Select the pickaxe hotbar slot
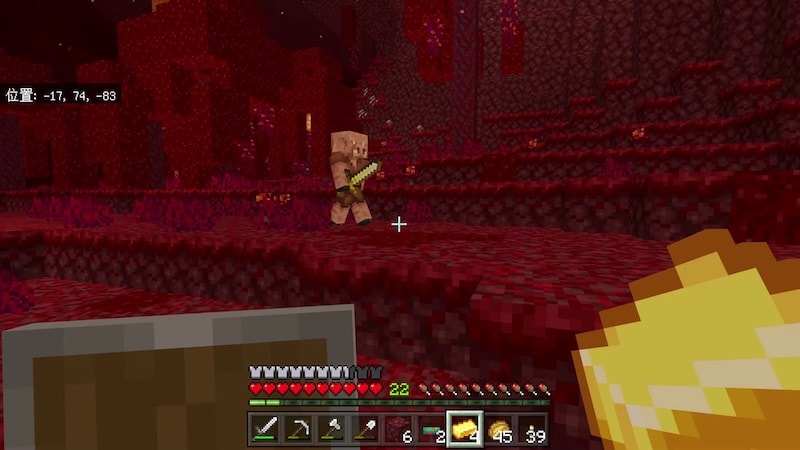This screenshot has height=450, width=800. [298, 429]
